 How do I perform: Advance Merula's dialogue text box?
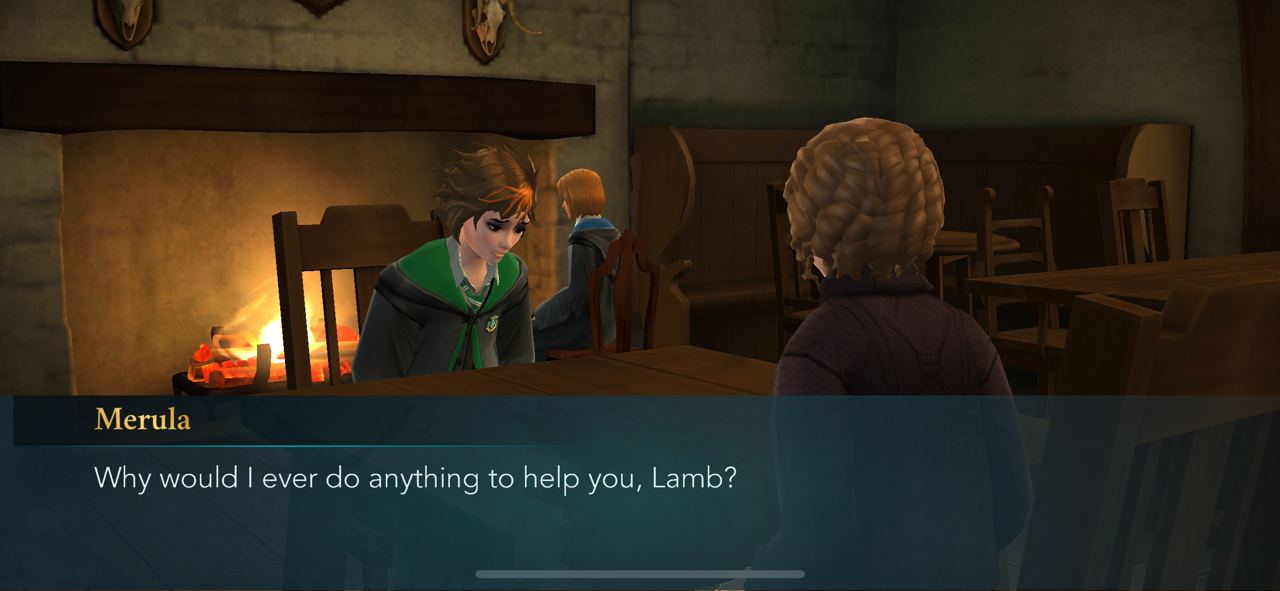click(640, 480)
